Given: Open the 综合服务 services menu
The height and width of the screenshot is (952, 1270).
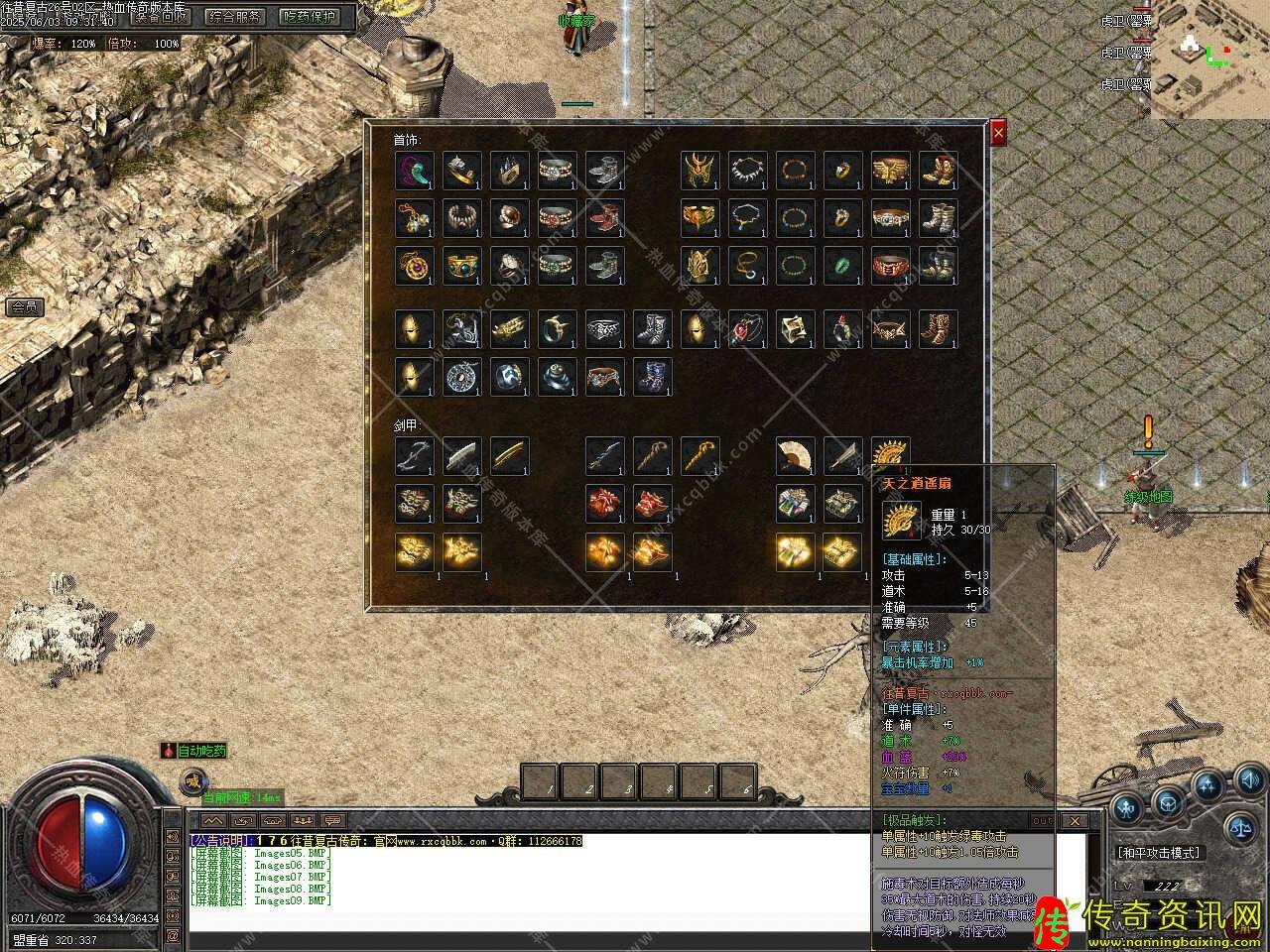Looking at the screenshot, I should pyautogui.click(x=235, y=16).
